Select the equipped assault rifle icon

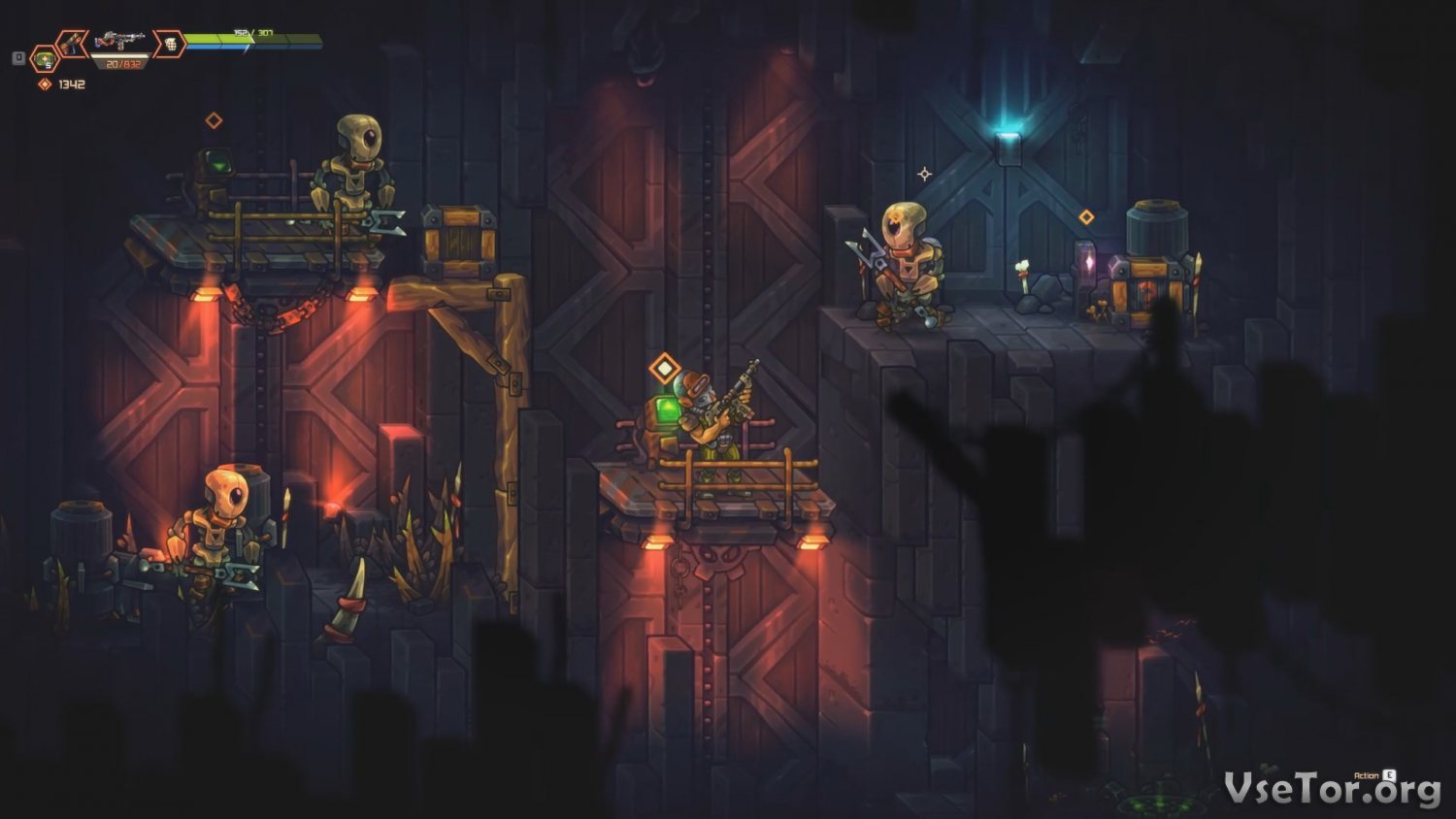click(x=120, y=42)
